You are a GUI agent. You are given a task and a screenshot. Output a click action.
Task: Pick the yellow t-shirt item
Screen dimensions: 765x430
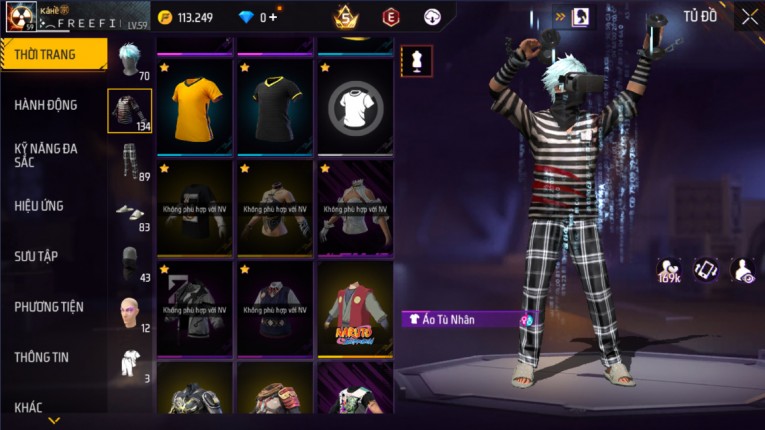(195, 106)
